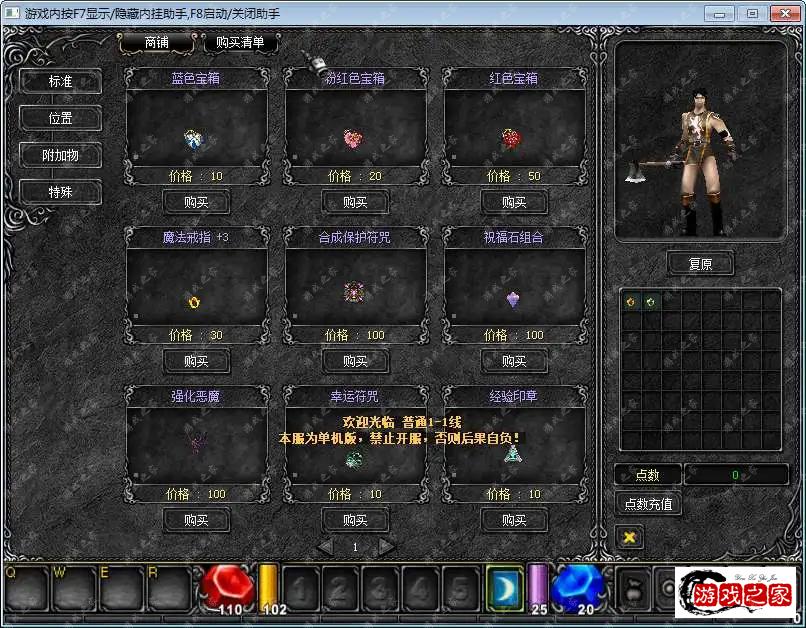Go to the next shop page
806x628 pixels.
click(x=387, y=547)
